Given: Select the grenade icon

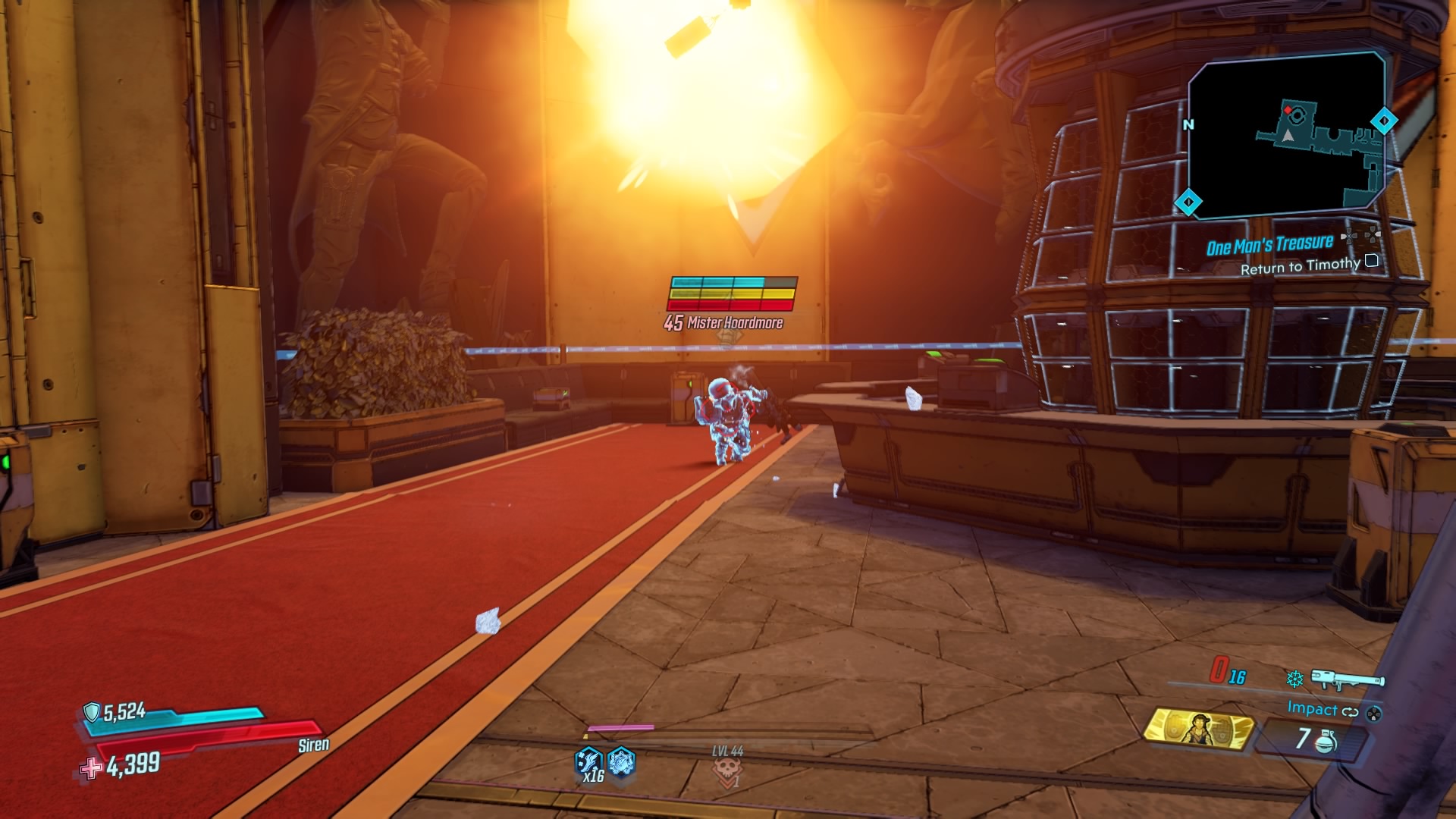Looking at the screenshot, I should [1326, 739].
